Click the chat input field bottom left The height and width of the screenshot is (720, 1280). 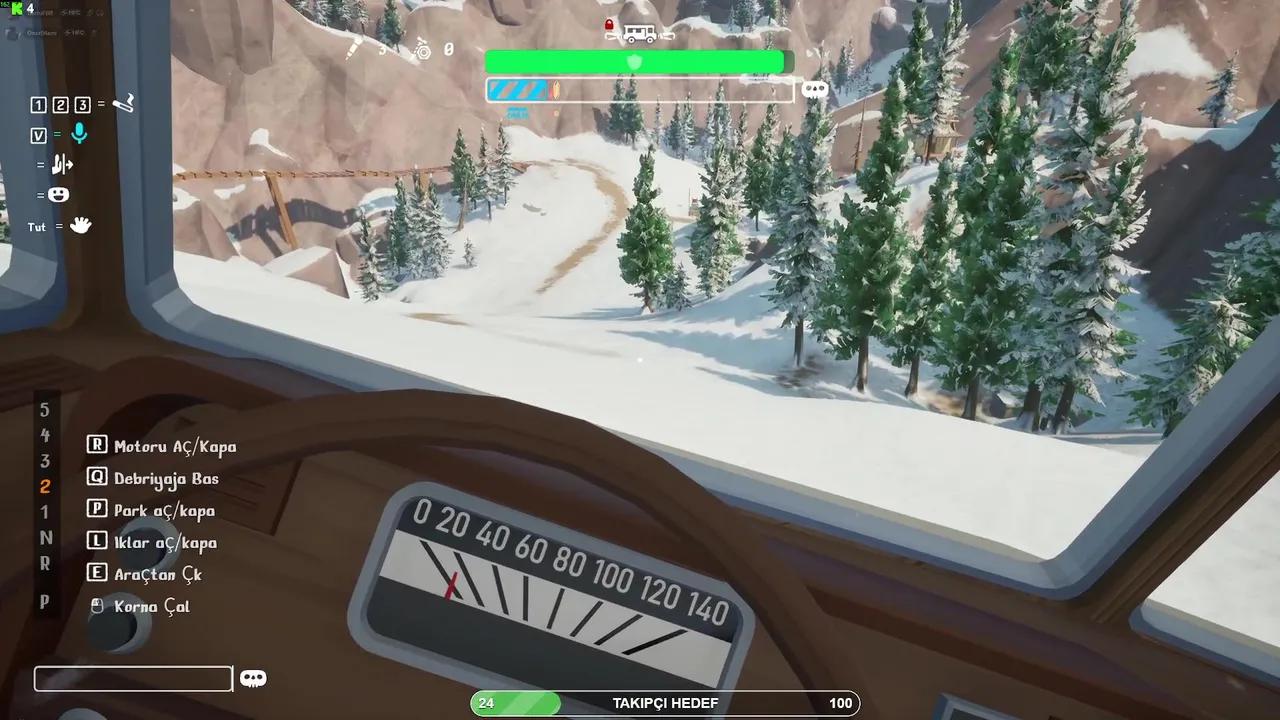[x=132, y=678]
